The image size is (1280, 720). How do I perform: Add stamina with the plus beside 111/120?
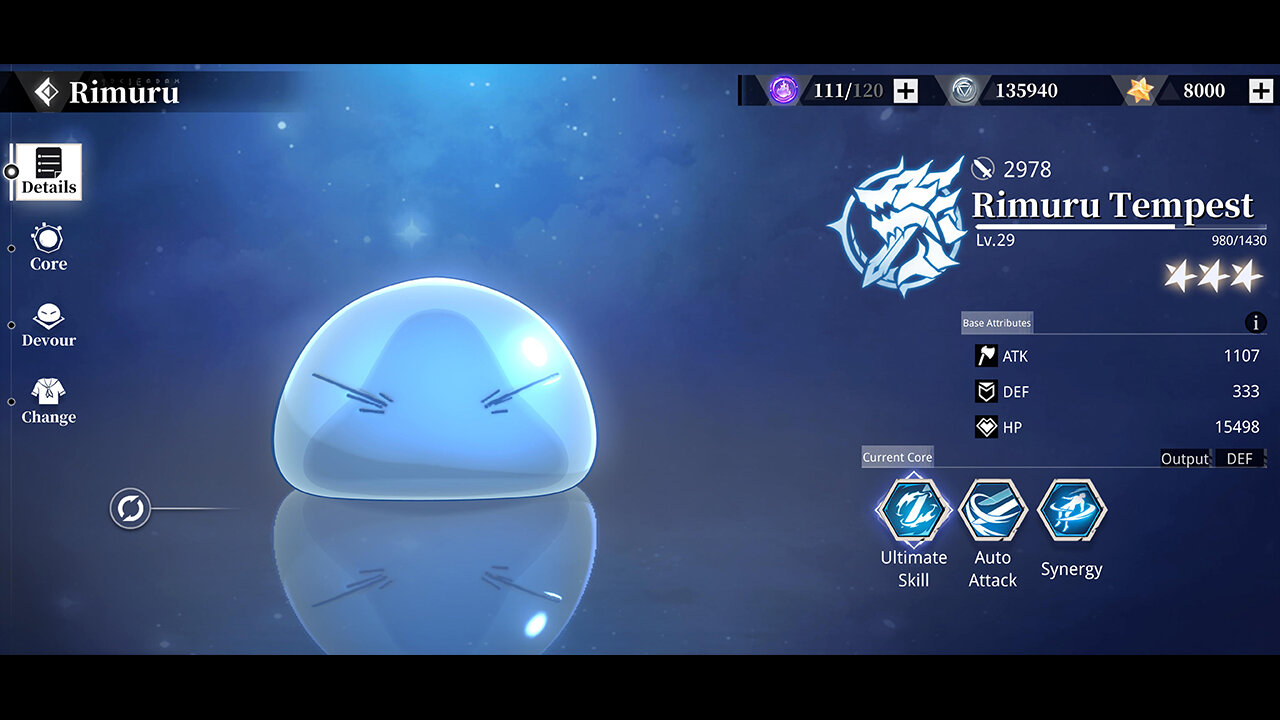pos(905,91)
